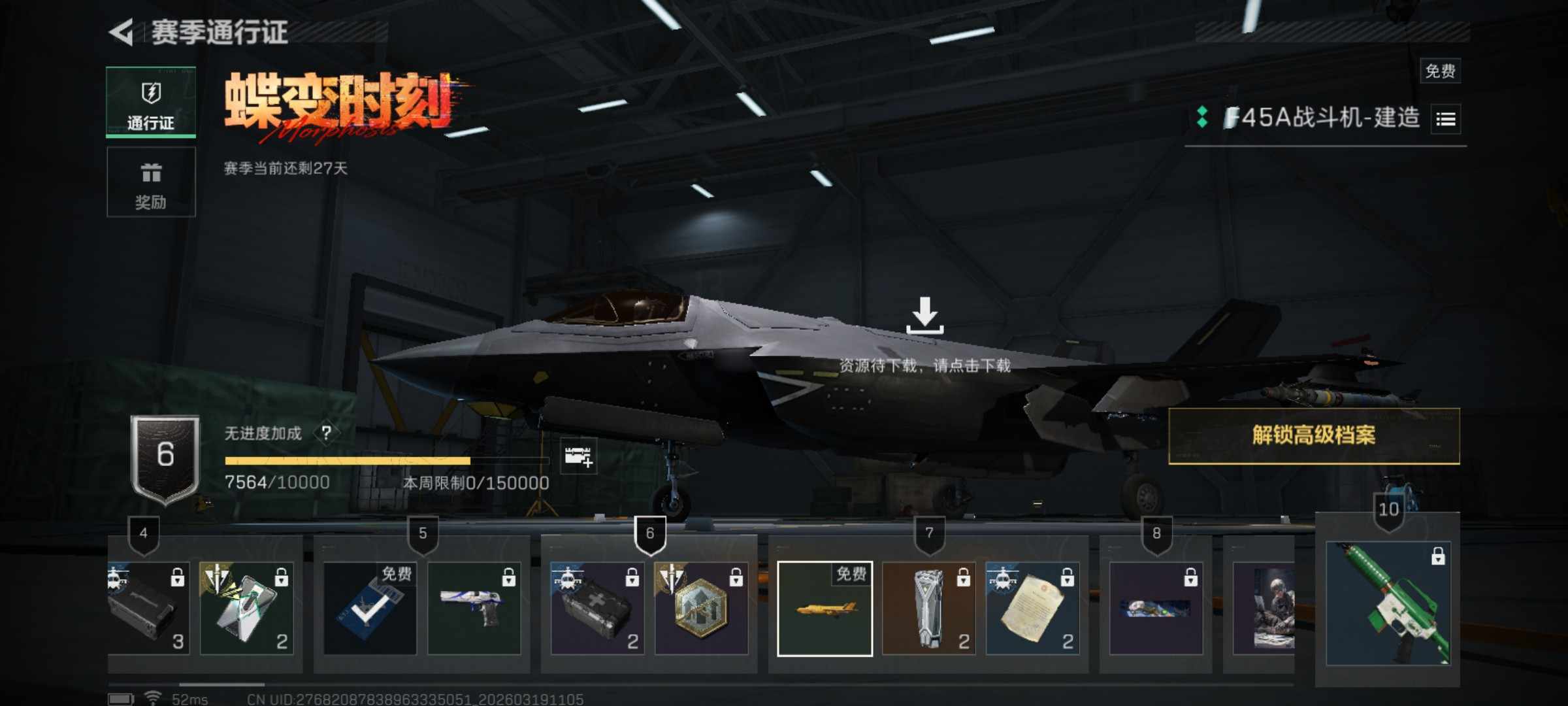1568x706 pixels.
Task: Select the free yellow fighter jet reward
Action: (x=825, y=609)
